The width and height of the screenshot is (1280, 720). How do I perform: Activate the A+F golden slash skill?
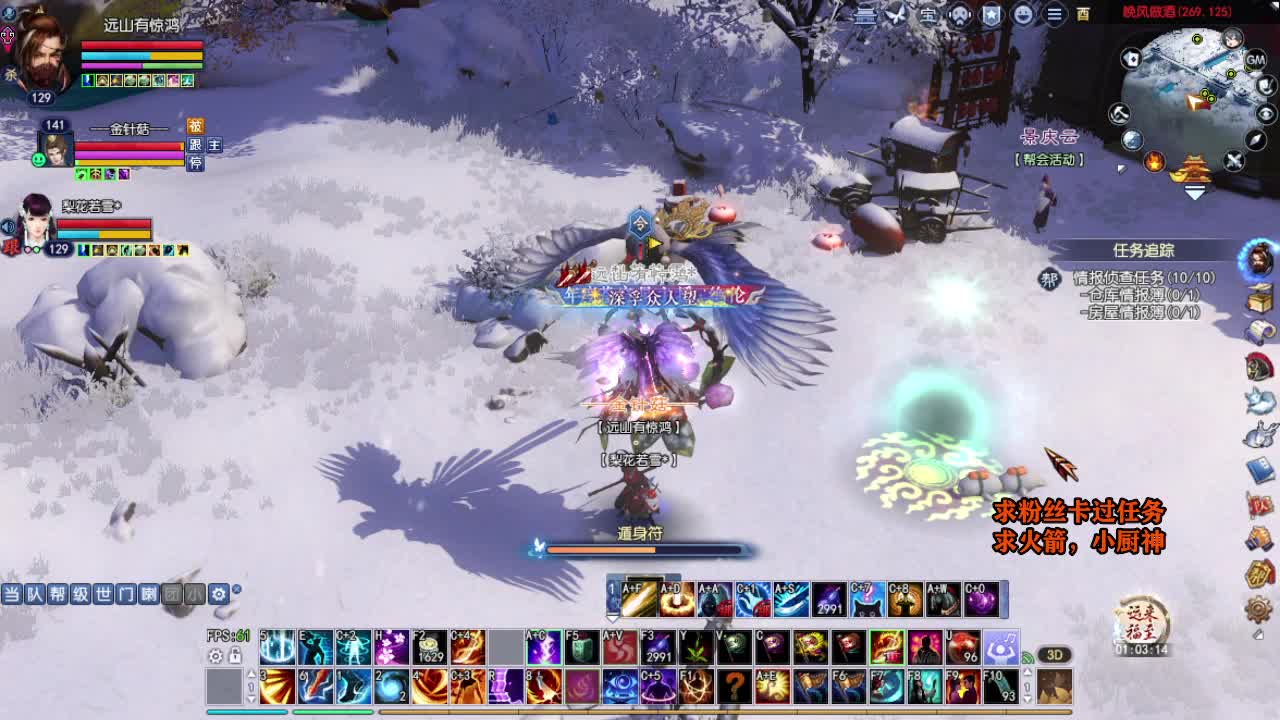click(638, 599)
